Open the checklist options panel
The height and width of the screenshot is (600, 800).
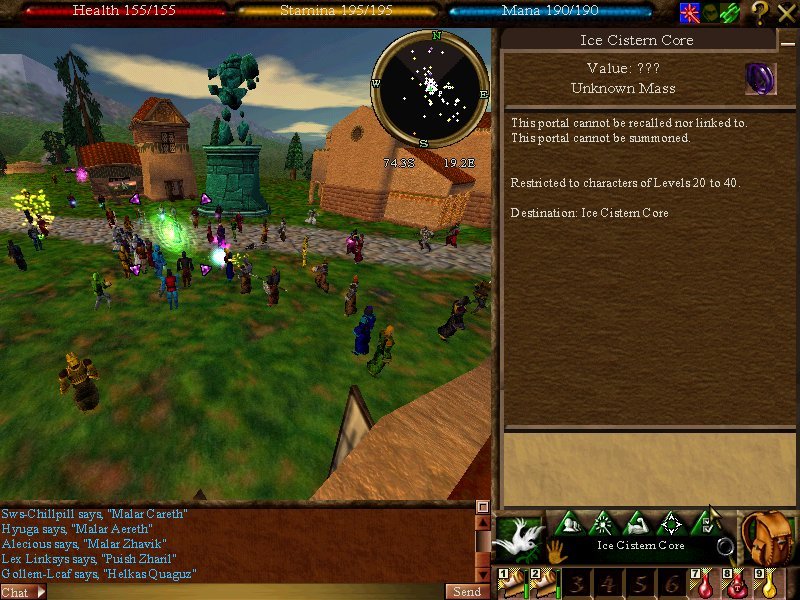click(707, 522)
